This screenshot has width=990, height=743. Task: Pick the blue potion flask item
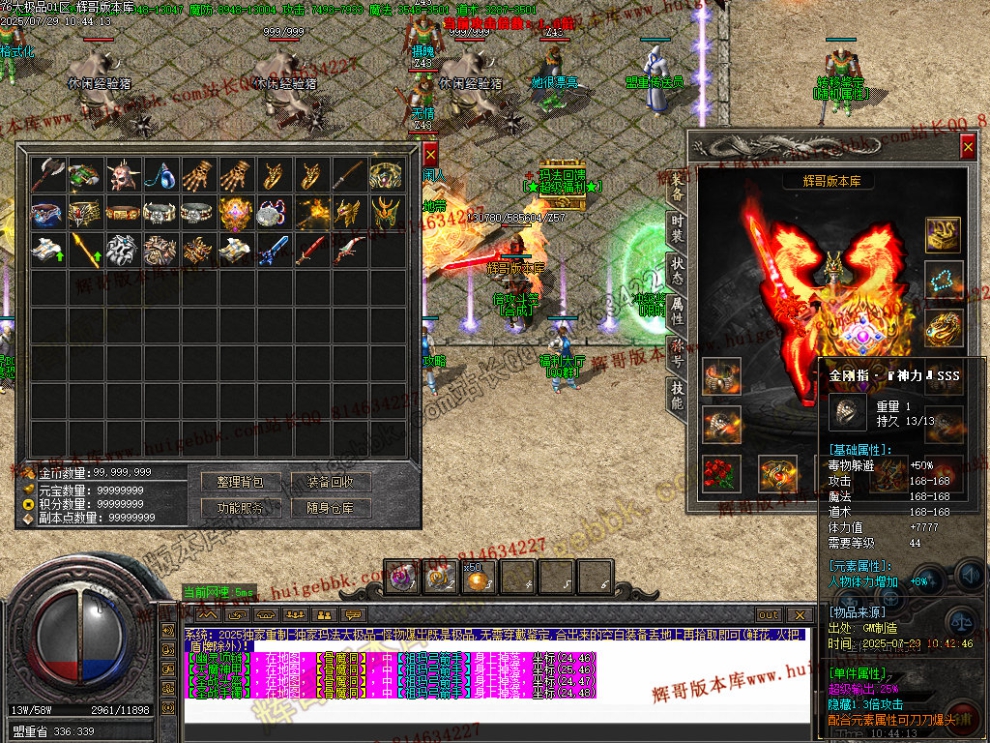click(162, 176)
